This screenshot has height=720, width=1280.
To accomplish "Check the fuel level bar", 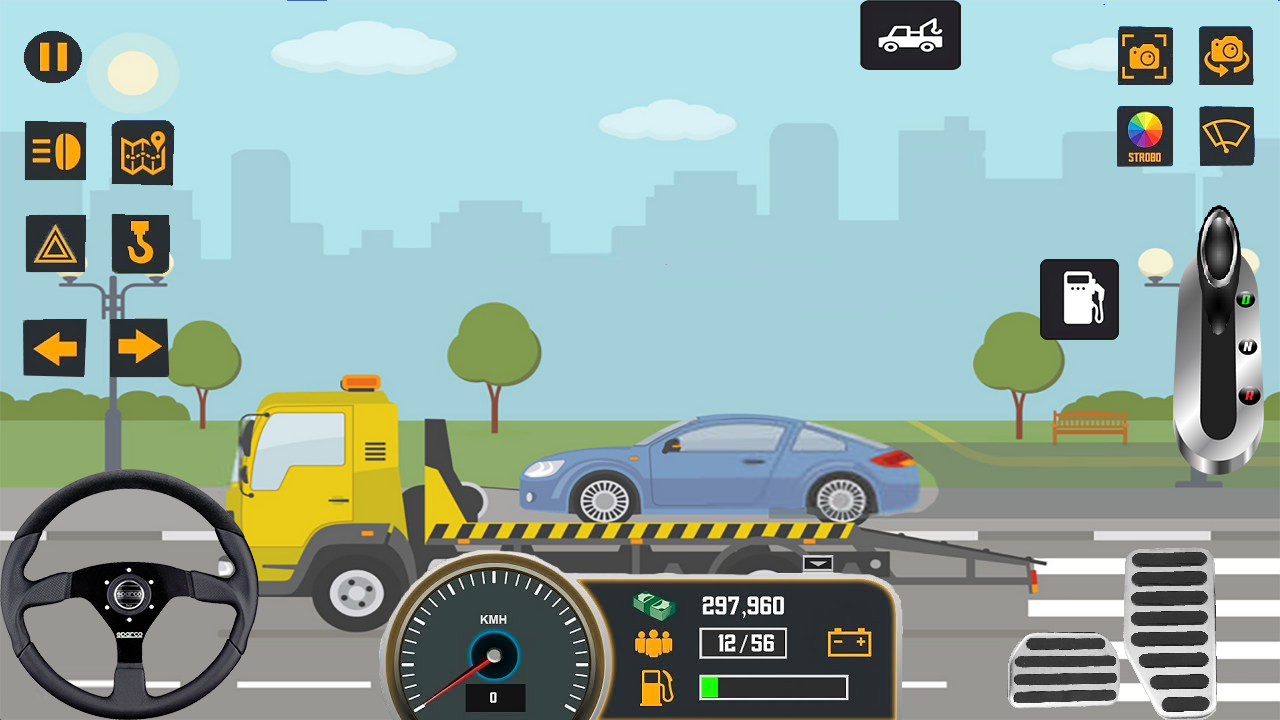I will [x=774, y=687].
